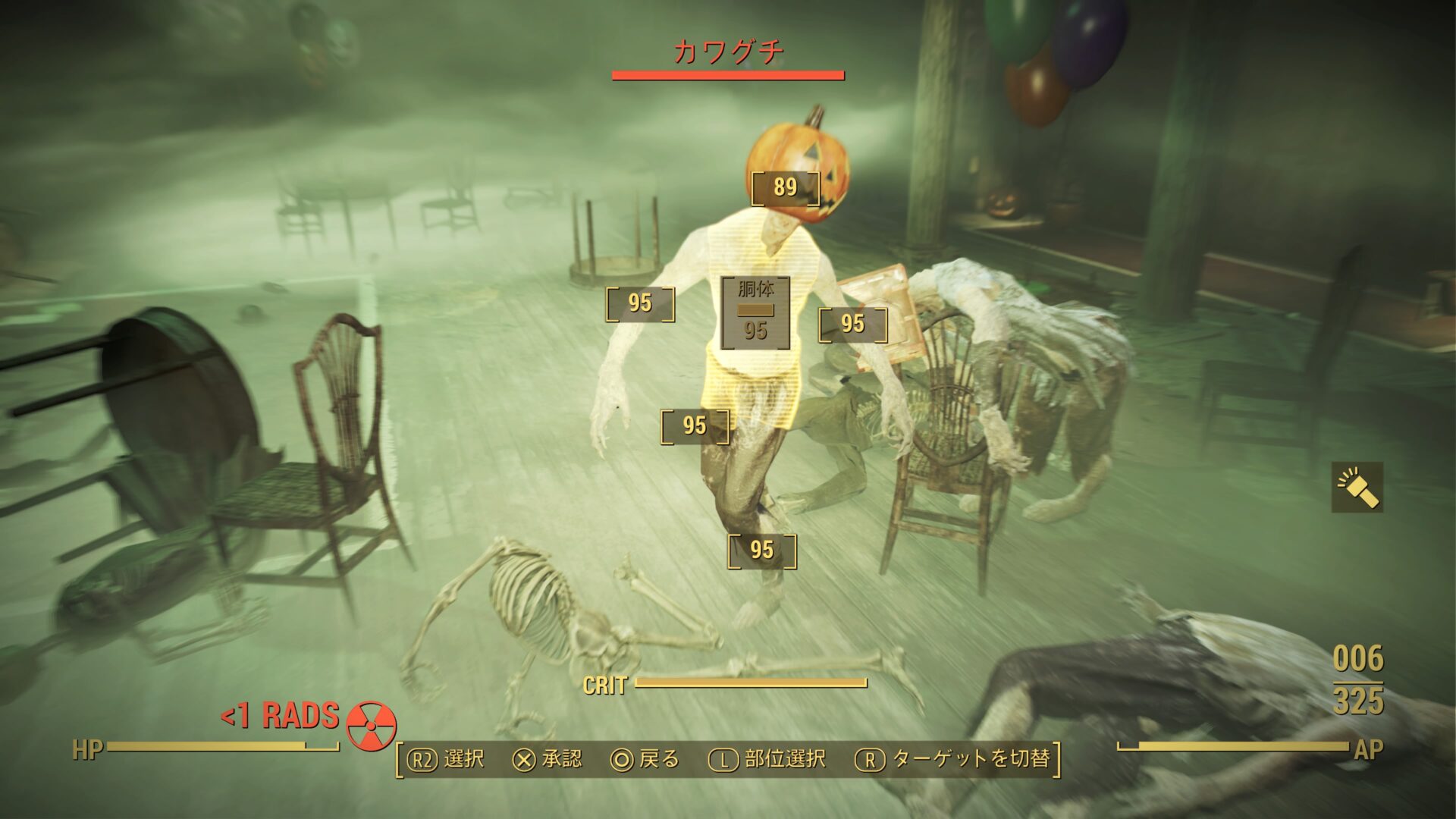Choose the 95 box at the enemy's shin
Viewport: 1456px width, 819px height.
(x=761, y=551)
